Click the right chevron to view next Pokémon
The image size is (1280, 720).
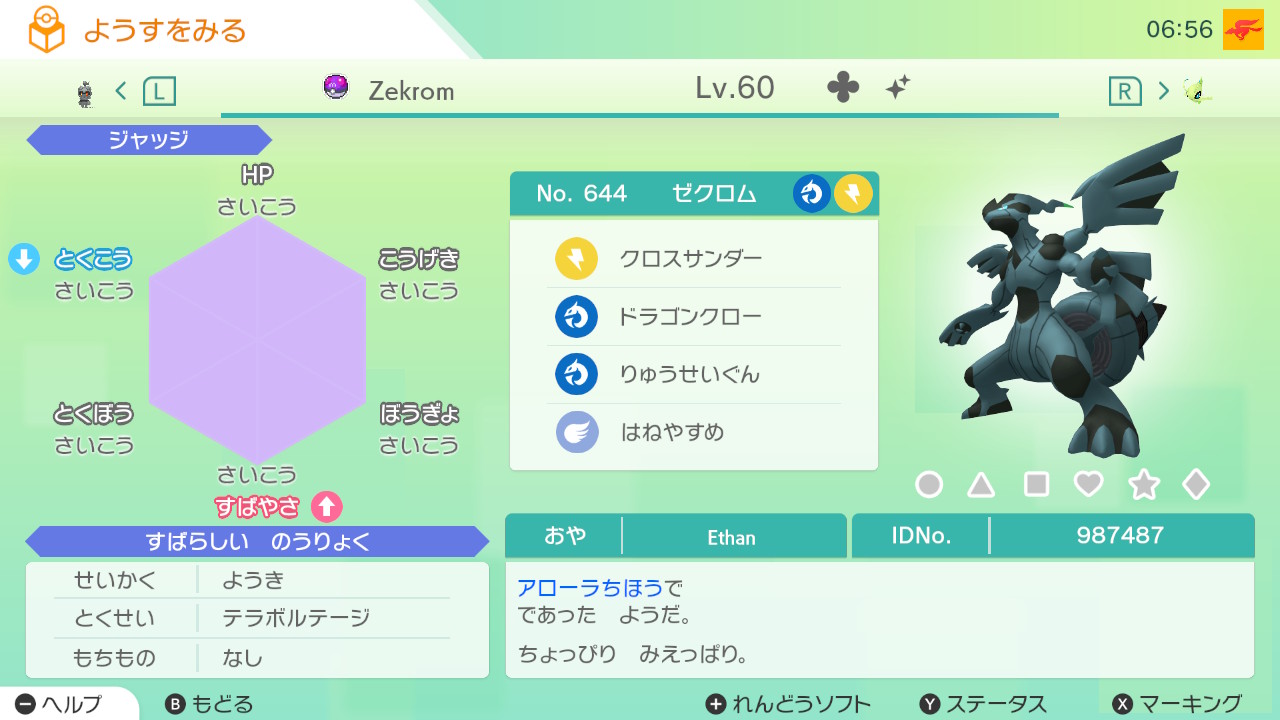[x=1163, y=89]
